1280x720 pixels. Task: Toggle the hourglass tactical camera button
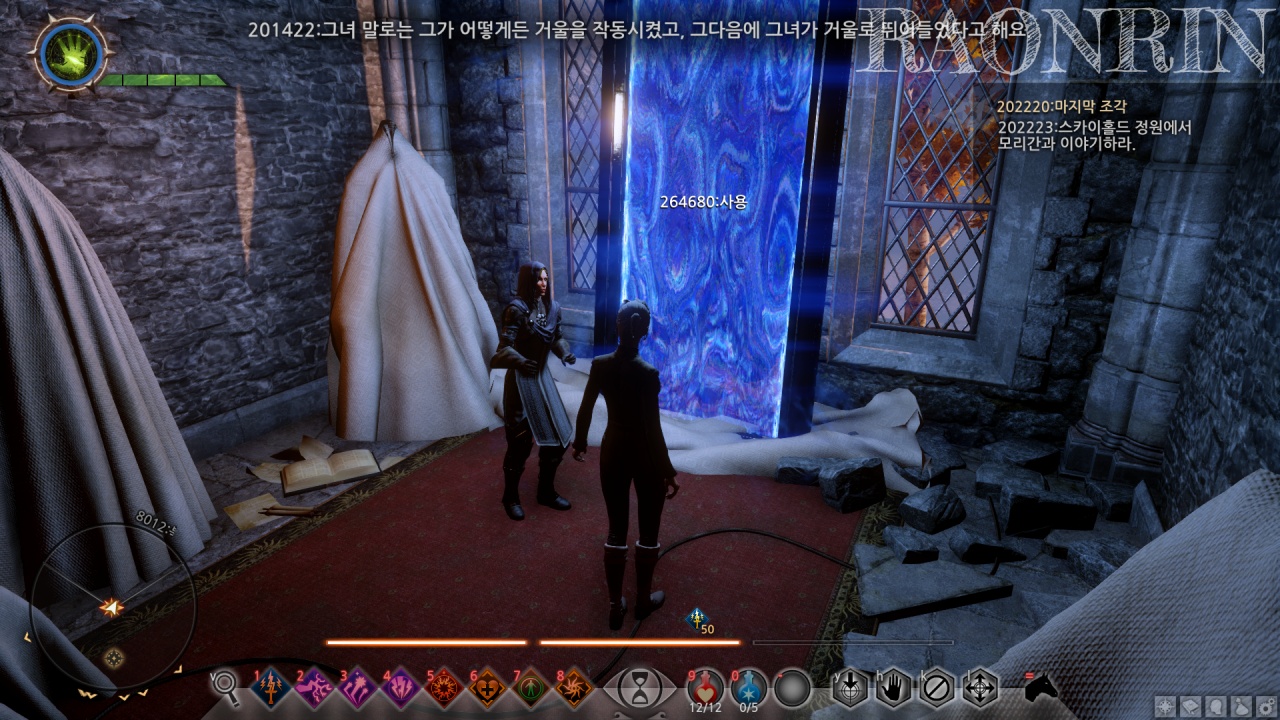pos(639,688)
